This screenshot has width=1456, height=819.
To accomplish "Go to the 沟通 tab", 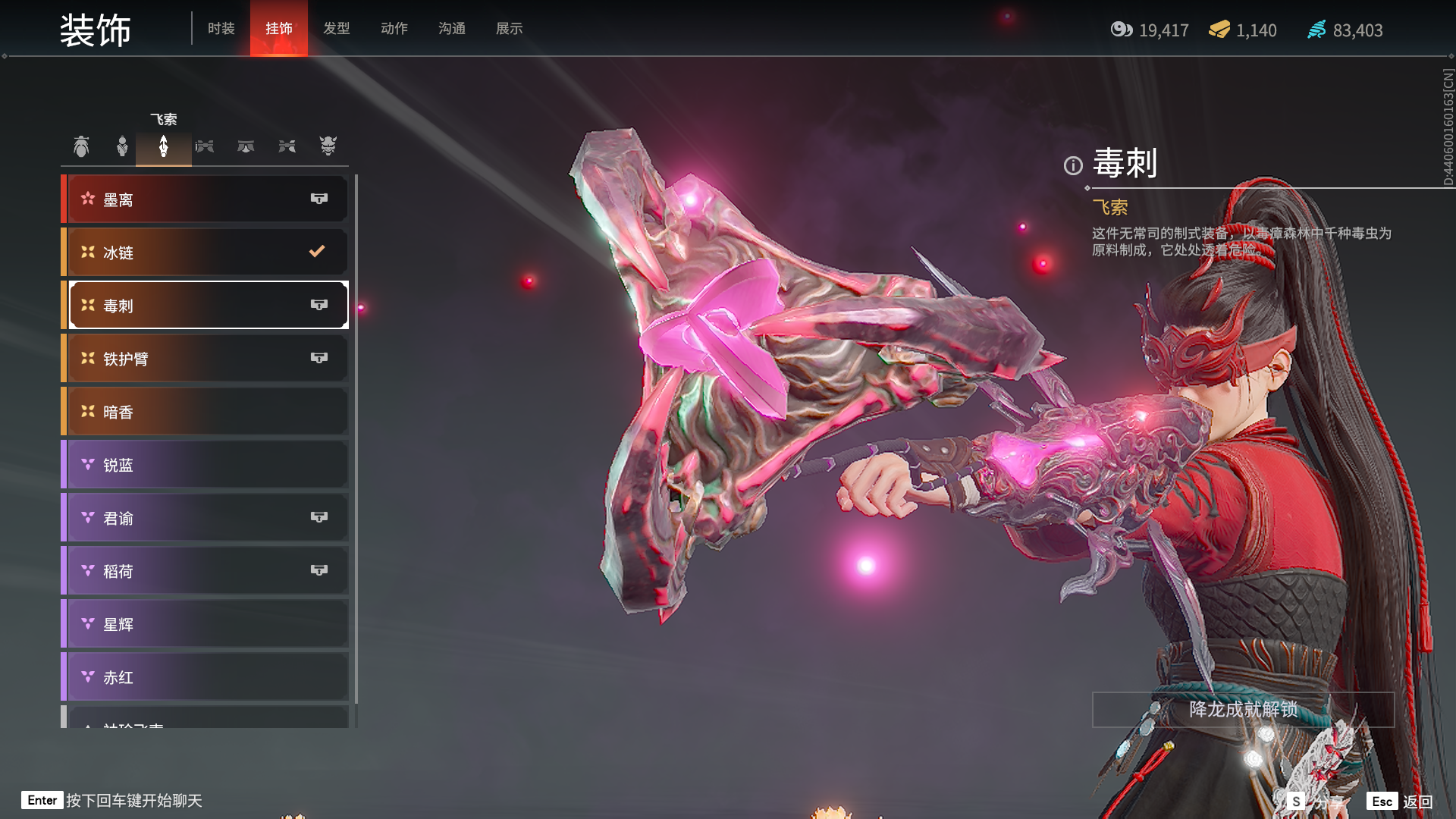I will 451,28.
